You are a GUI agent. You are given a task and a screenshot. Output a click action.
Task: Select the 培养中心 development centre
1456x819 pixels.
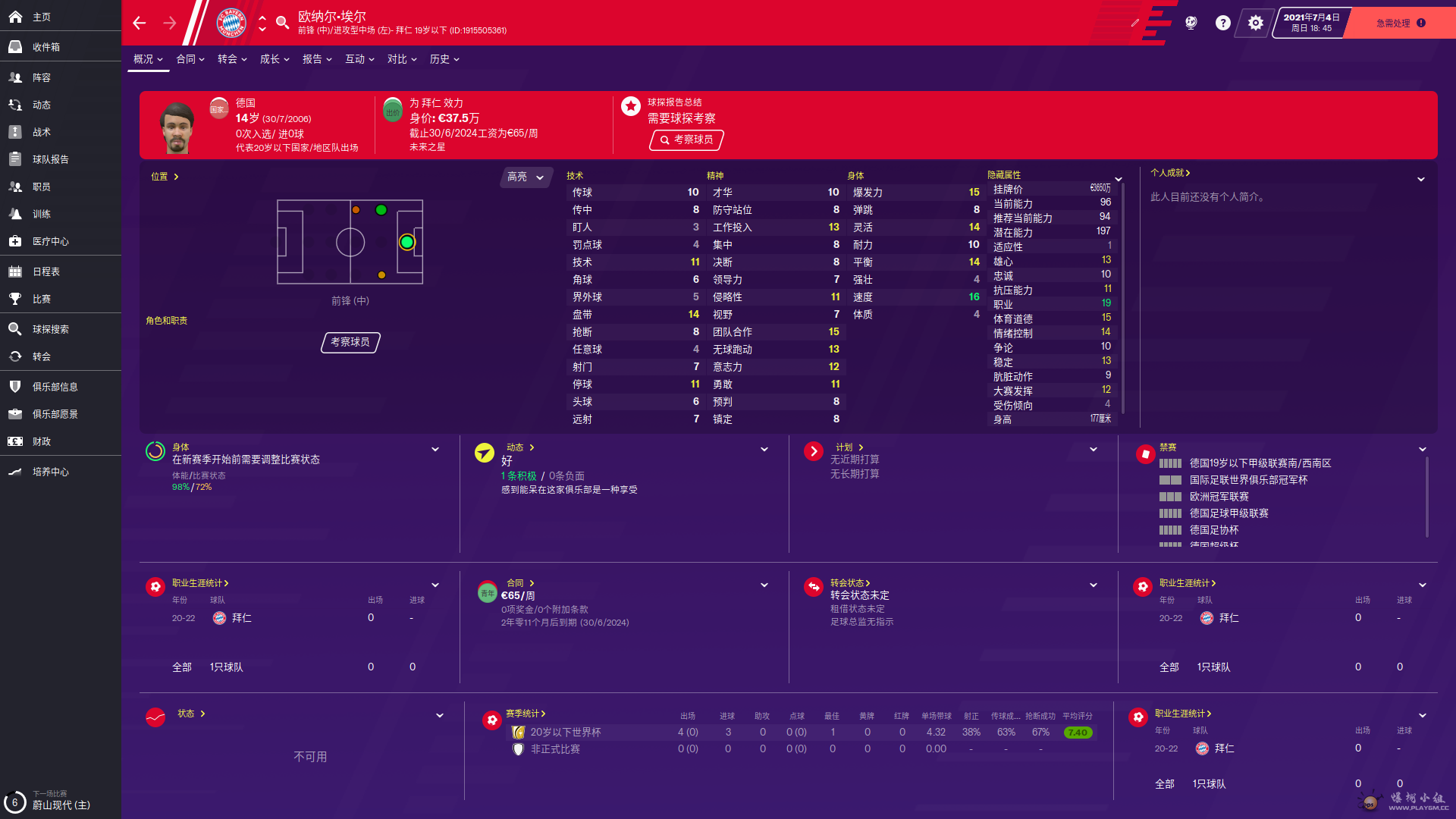pos(50,472)
